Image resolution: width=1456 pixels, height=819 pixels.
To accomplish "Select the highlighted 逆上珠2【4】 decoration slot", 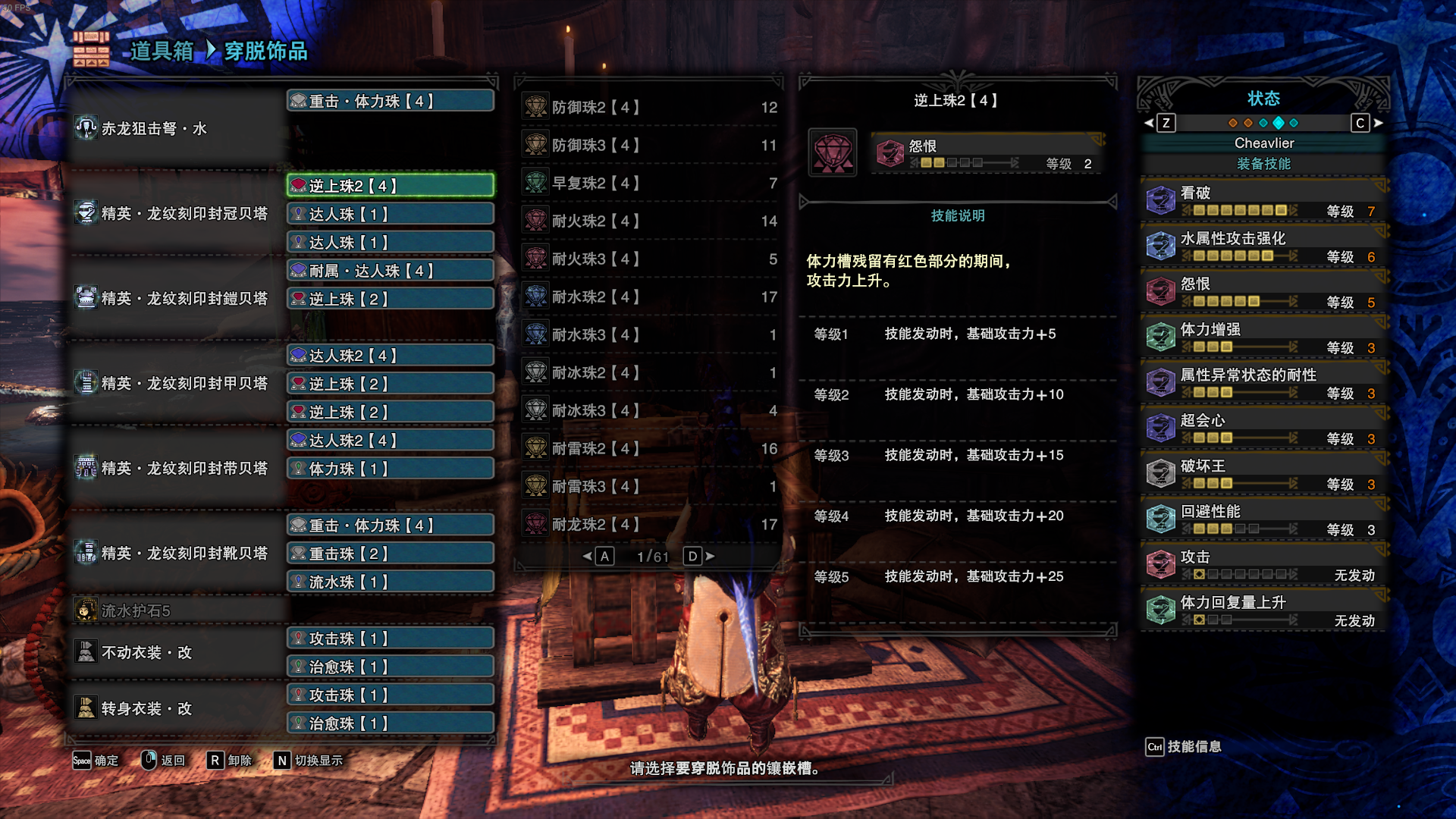I will point(391,186).
